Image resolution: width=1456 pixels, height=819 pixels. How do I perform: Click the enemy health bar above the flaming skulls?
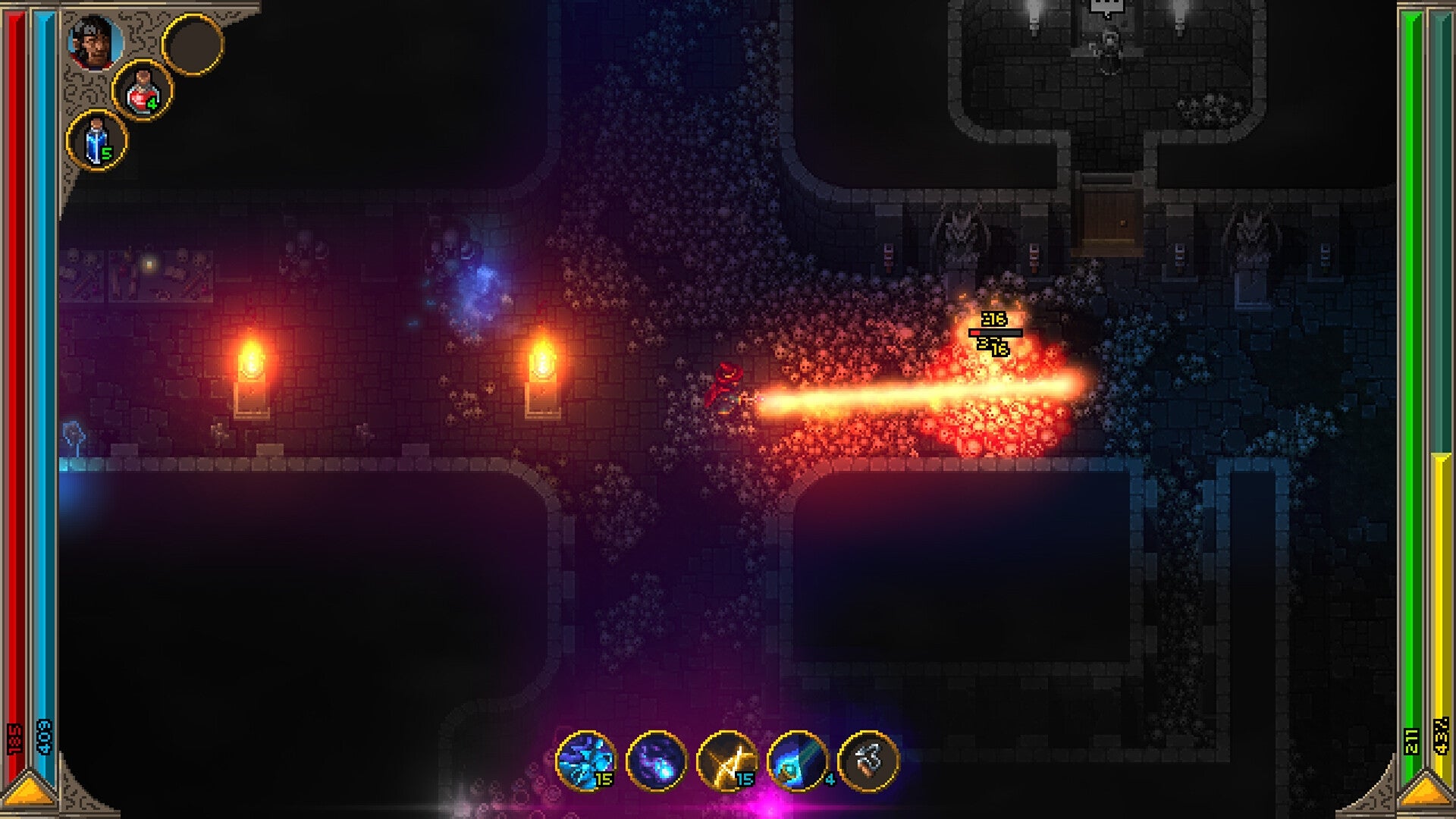coord(995,331)
